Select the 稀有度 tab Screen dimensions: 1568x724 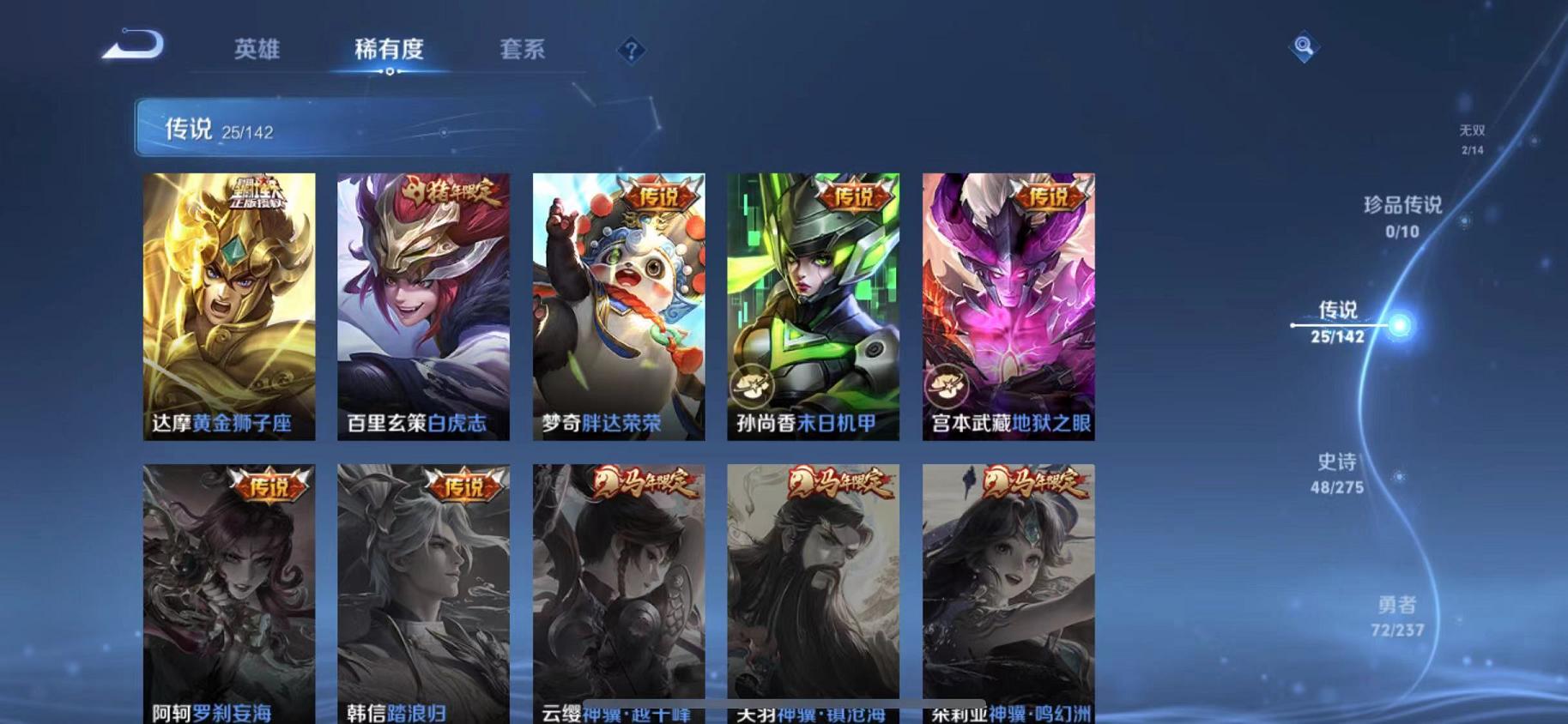pyautogui.click(x=391, y=50)
